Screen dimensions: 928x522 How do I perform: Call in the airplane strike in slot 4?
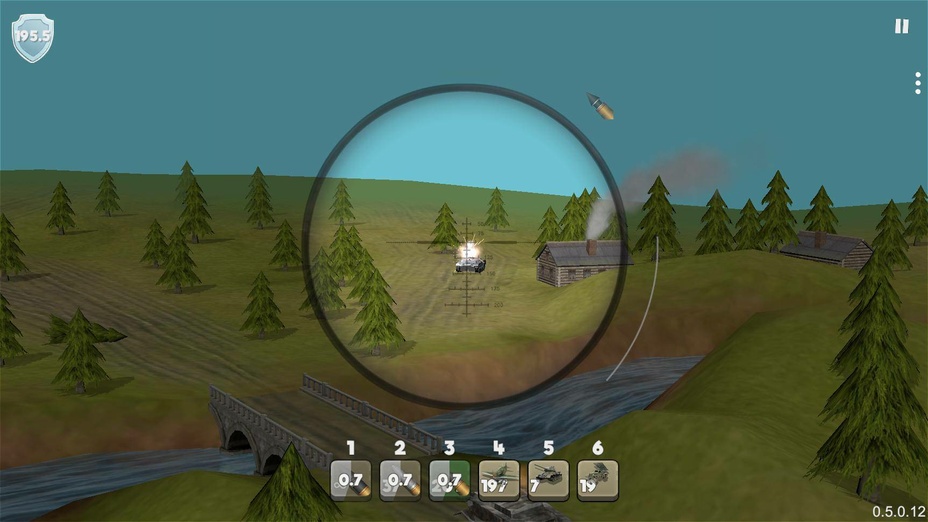pos(498,480)
